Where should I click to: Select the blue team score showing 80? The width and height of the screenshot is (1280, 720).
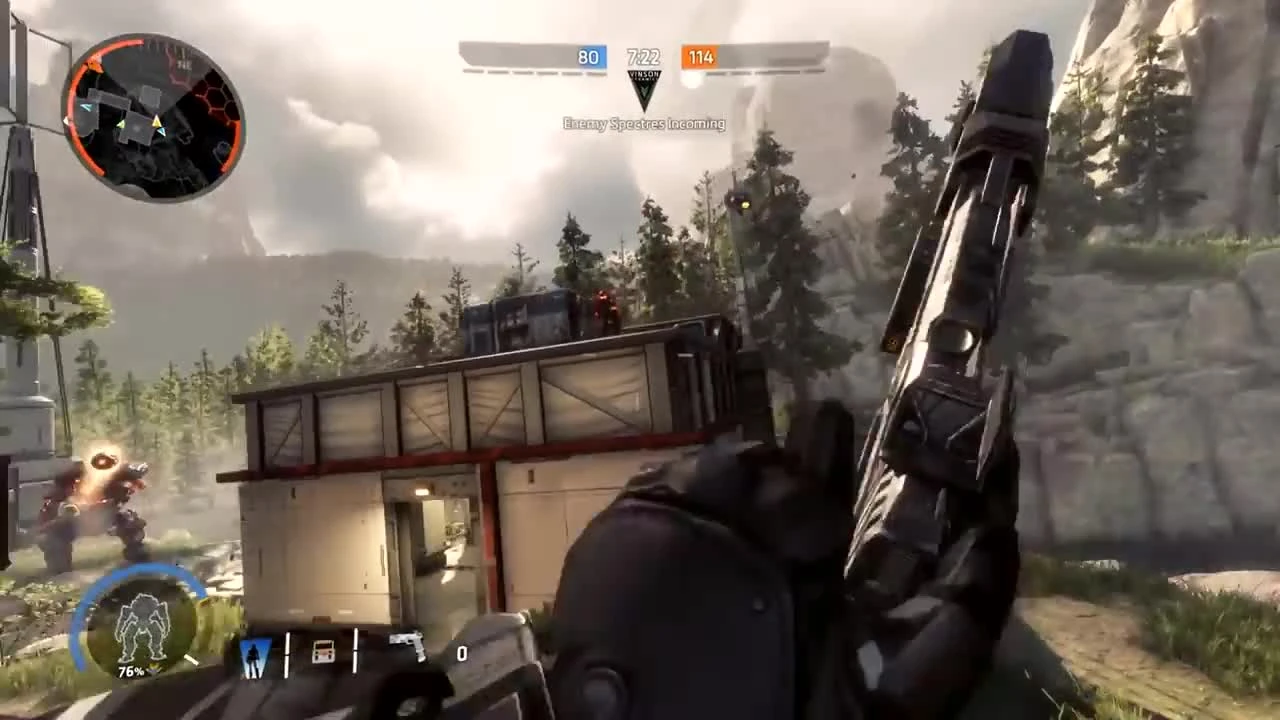pos(588,57)
